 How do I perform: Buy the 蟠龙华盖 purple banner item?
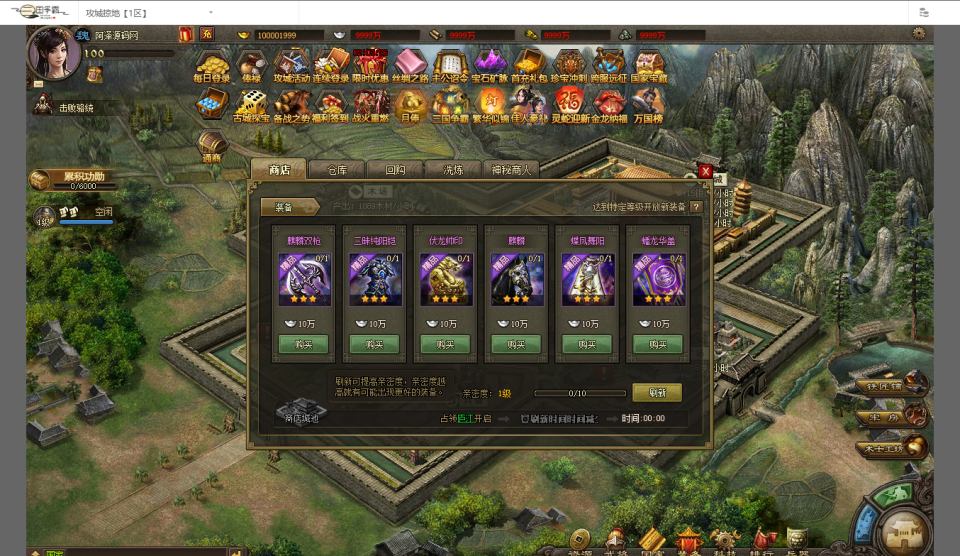coord(658,344)
